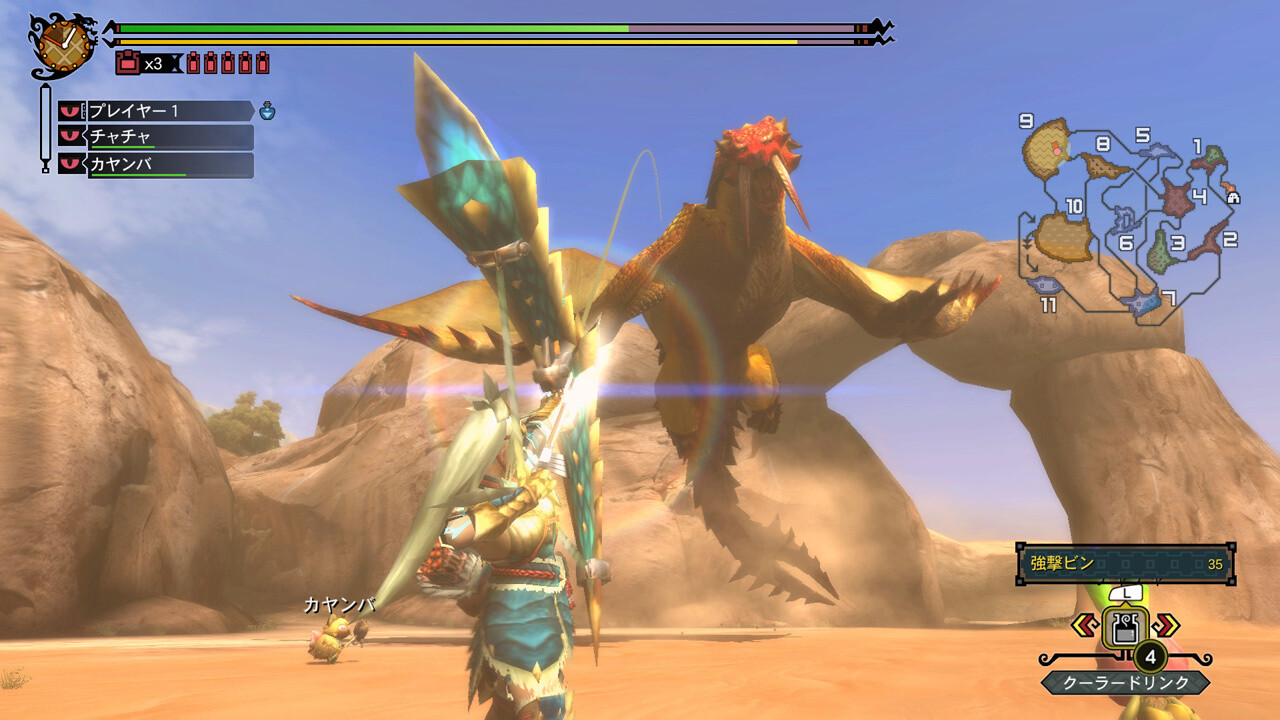Select the first-aid med kit icon
Image resolution: width=1280 pixels, height=720 pixels.
[127, 60]
